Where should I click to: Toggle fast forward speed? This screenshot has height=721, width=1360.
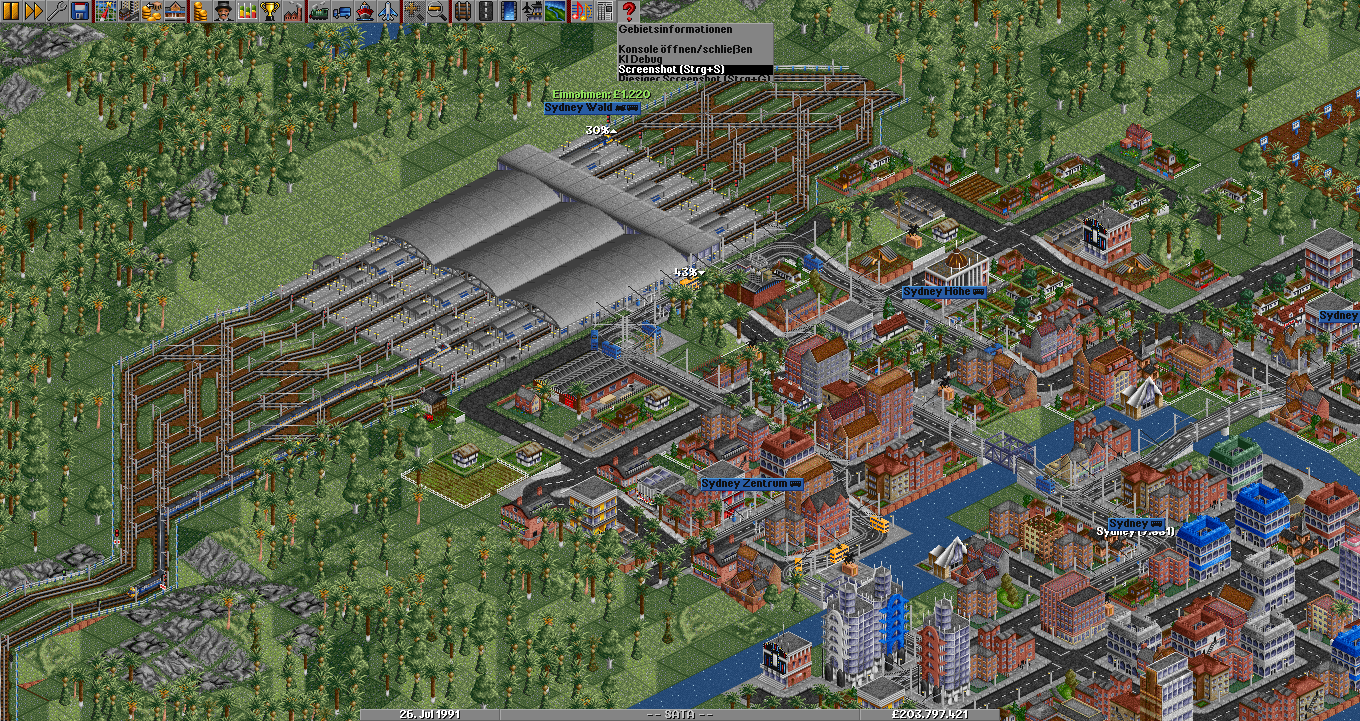[x=33, y=11]
